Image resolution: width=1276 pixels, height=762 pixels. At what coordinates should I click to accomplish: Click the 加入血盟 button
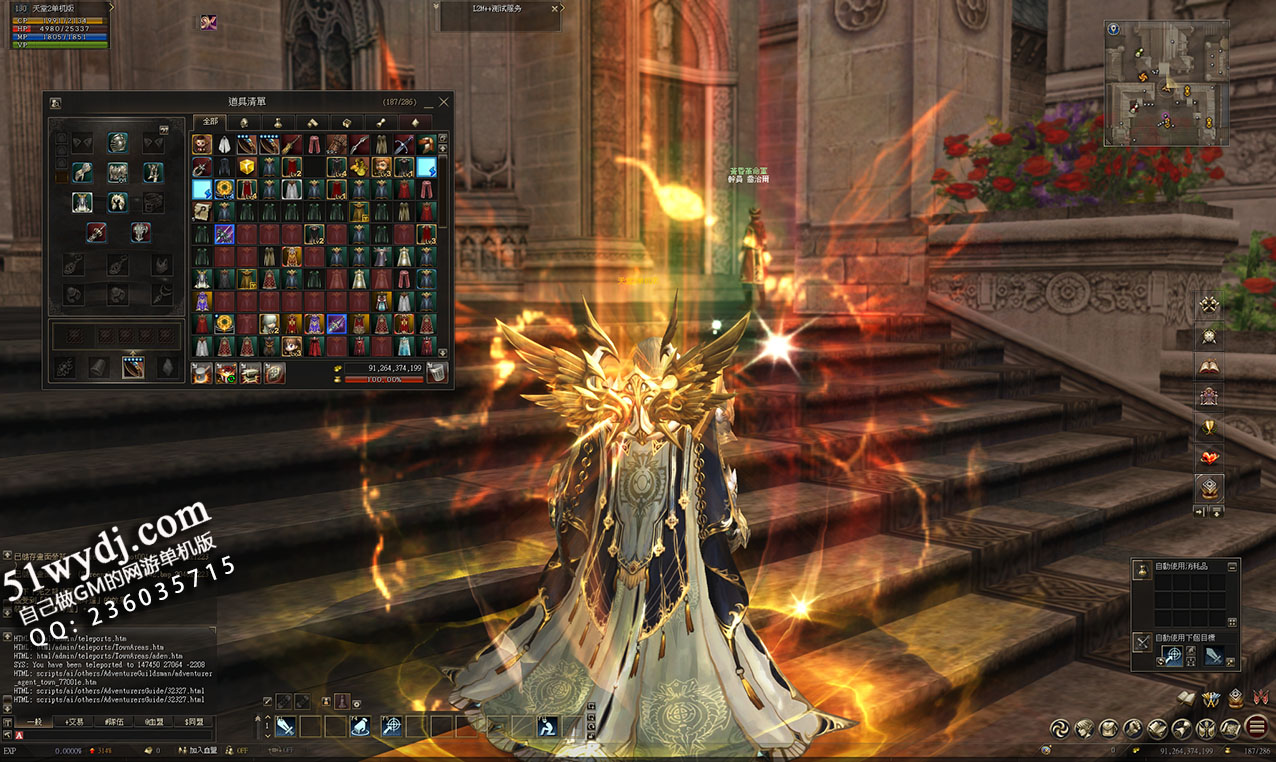(203, 750)
